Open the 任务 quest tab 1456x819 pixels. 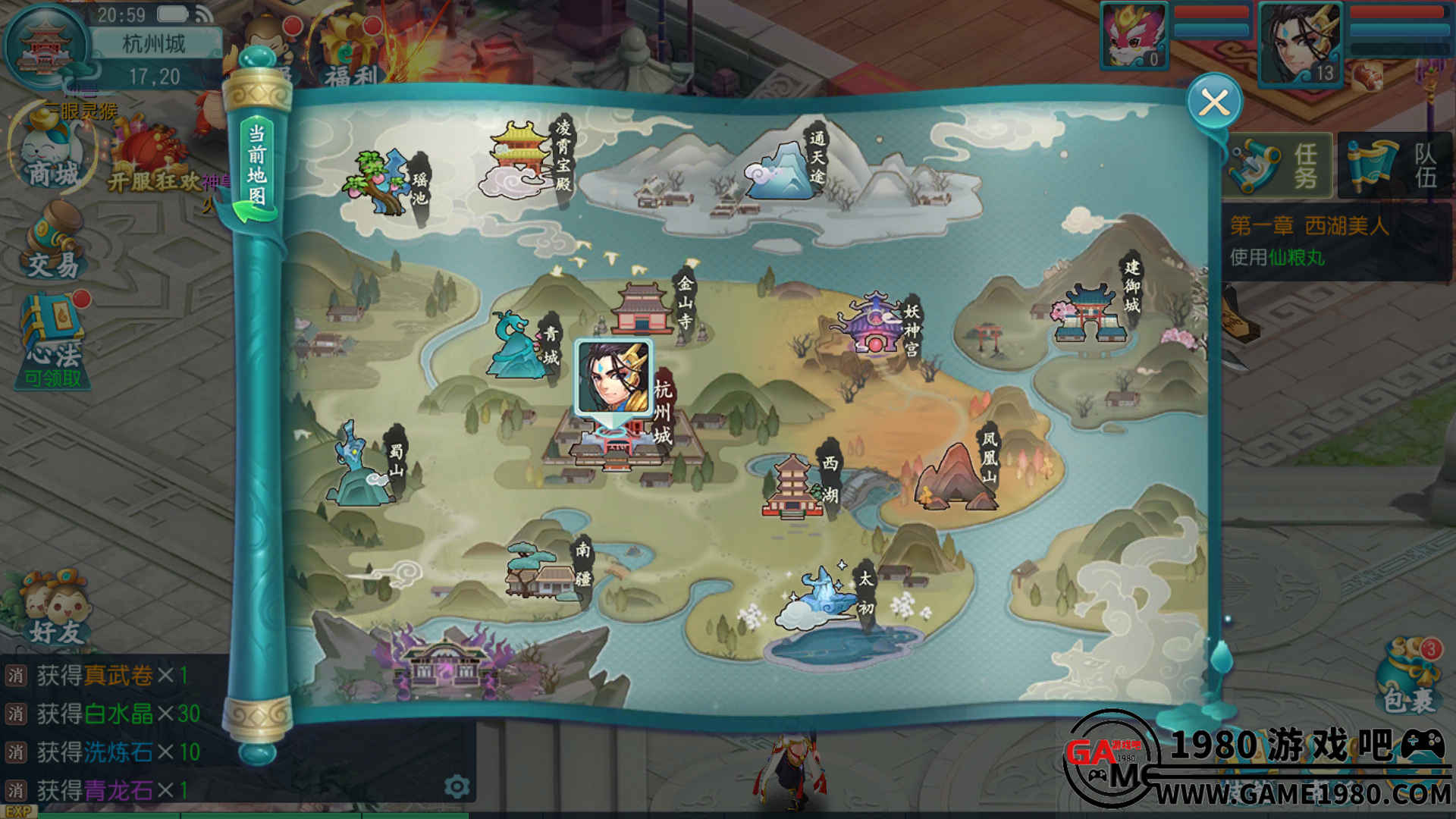(1279, 166)
